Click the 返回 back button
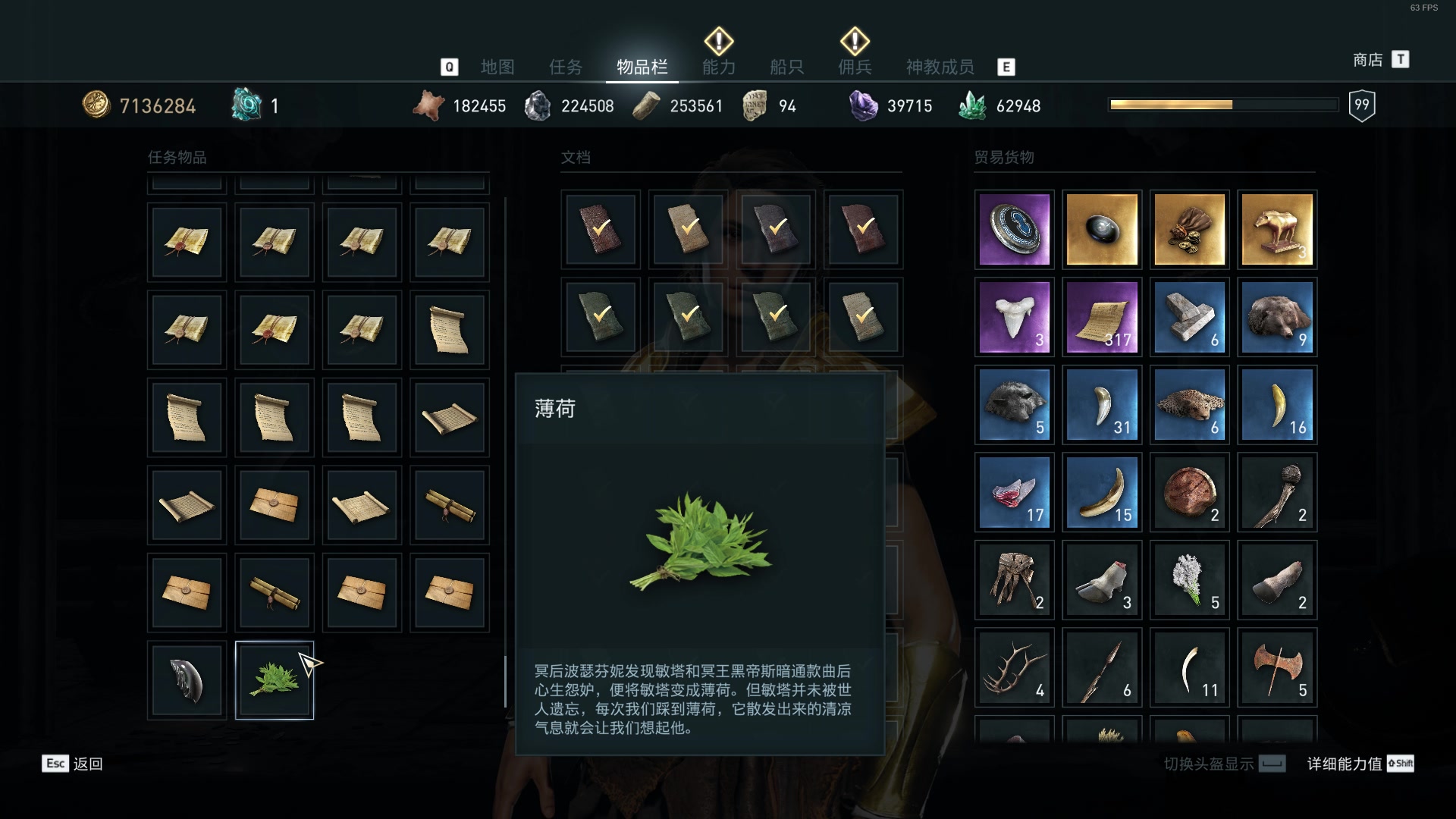Image resolution: width=1456 pixels, height=819 pixels. 86,764
